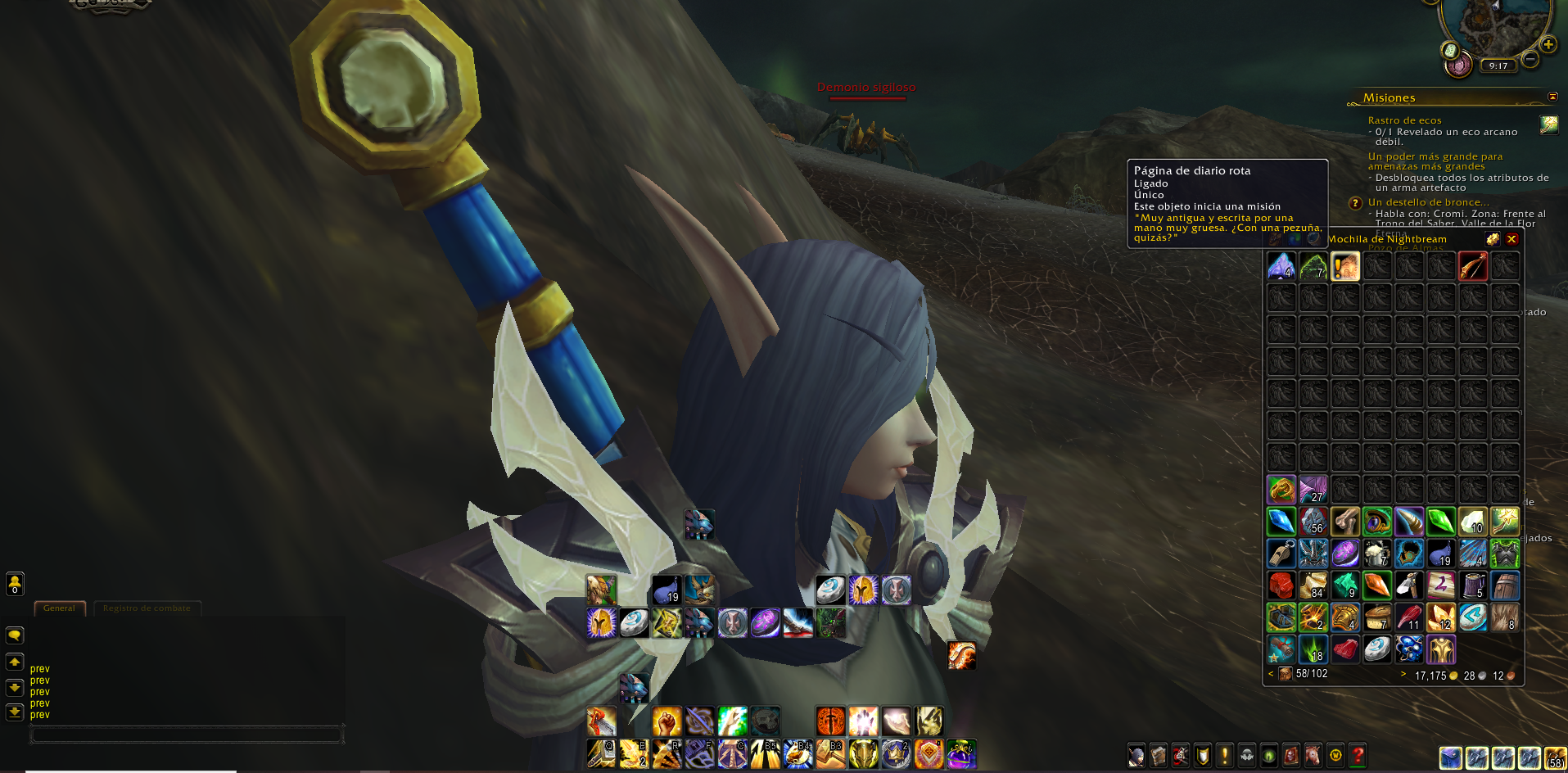Activate the crown ability bound to 2
This screenshot has width=1568, height=773.
896,754
